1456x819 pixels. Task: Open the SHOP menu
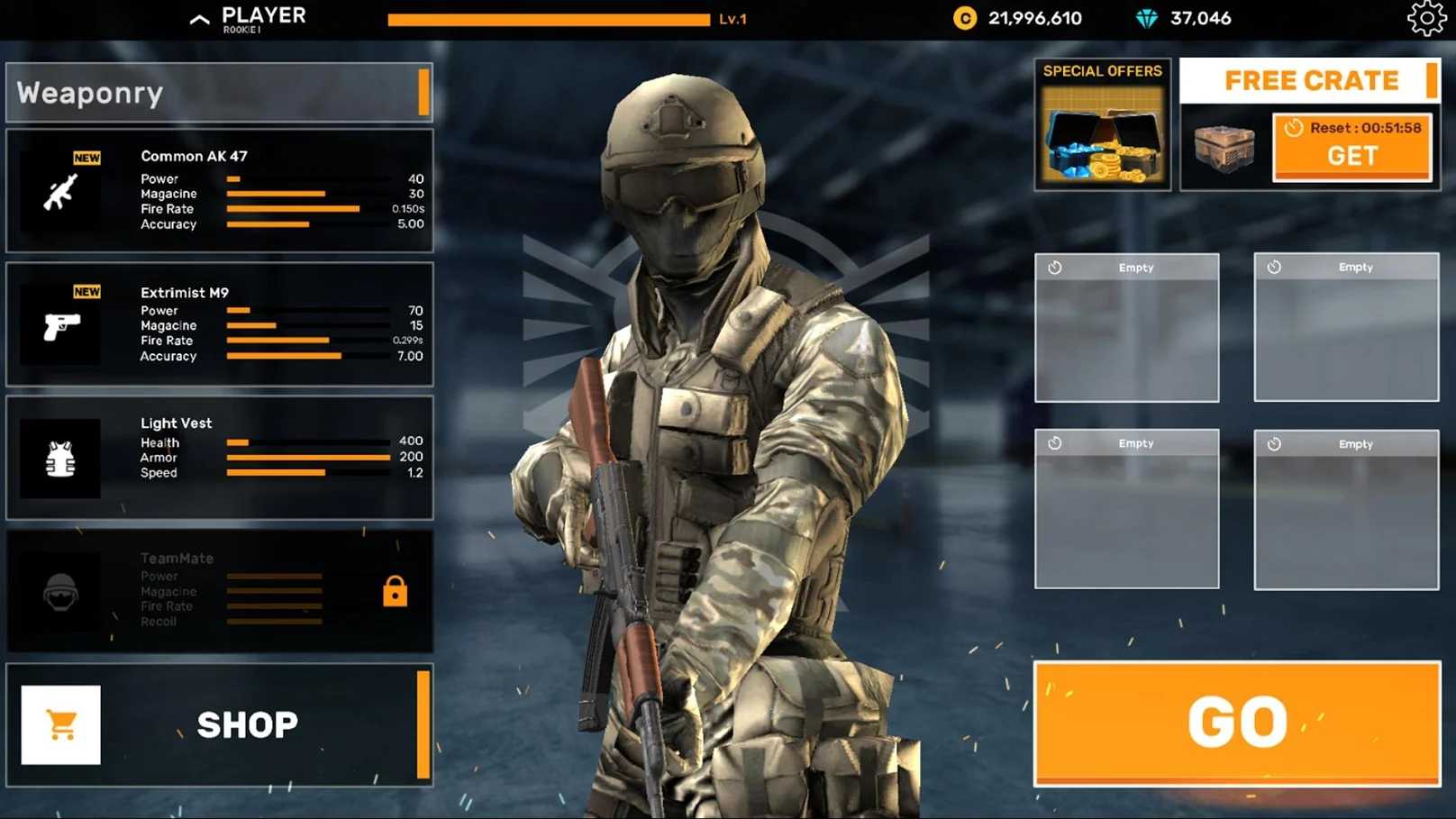click(x=219, y=724)
